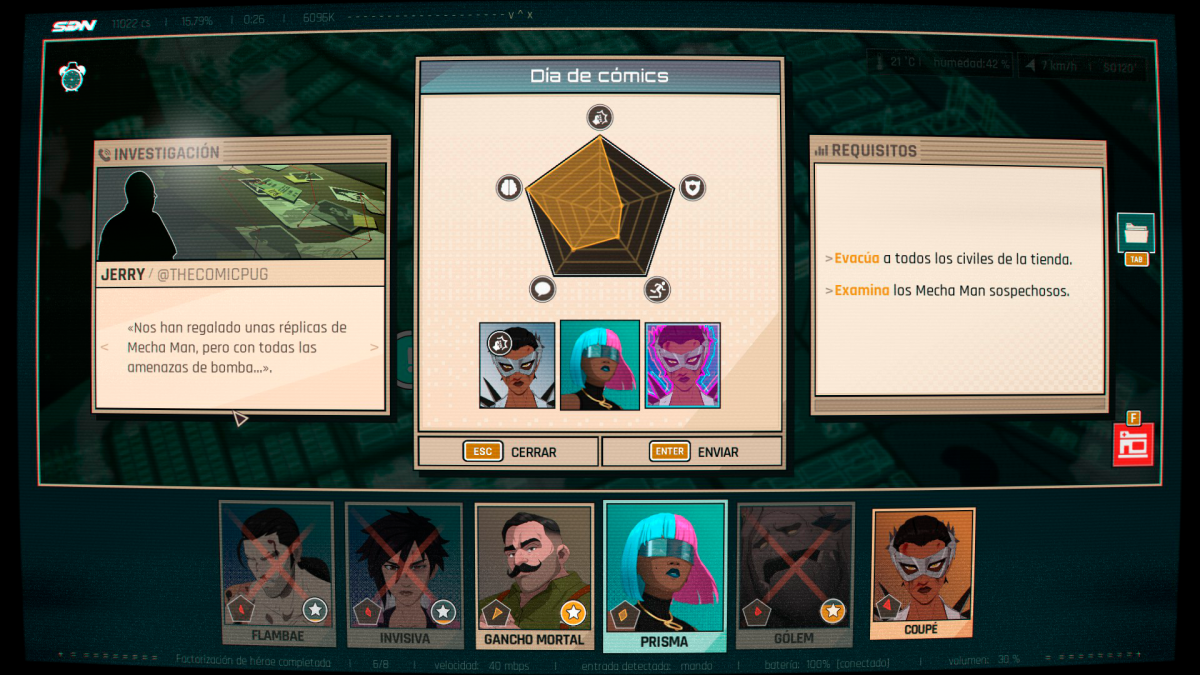The width and height of the screenshot is (1200, 675).
Task: Select the speech bubble stat icon
Action: [x=542, y=290]
